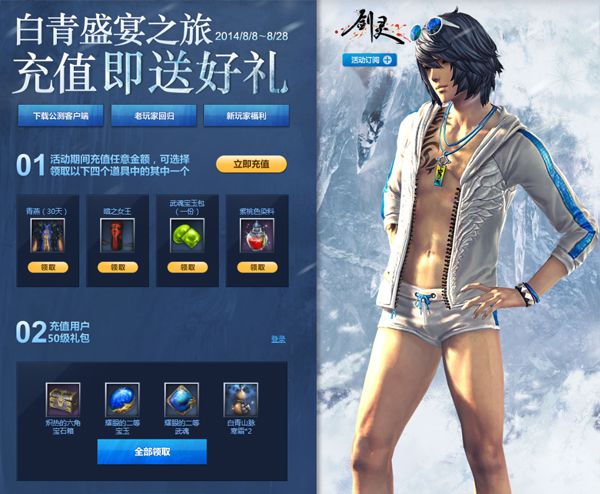600x494 pixels.
Task: Pick the 白青山脉 gourd item icon
Action: [x=241, y=398]
